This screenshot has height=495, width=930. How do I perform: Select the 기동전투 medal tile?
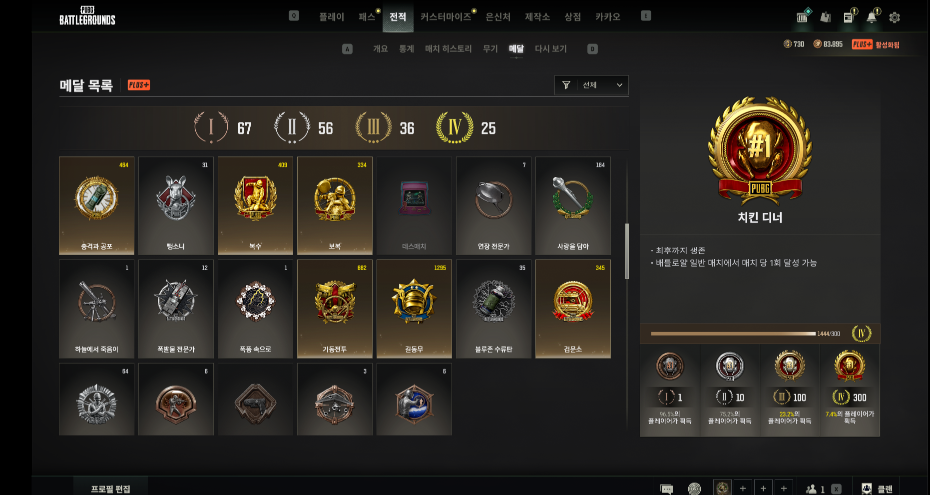(334, 308)
